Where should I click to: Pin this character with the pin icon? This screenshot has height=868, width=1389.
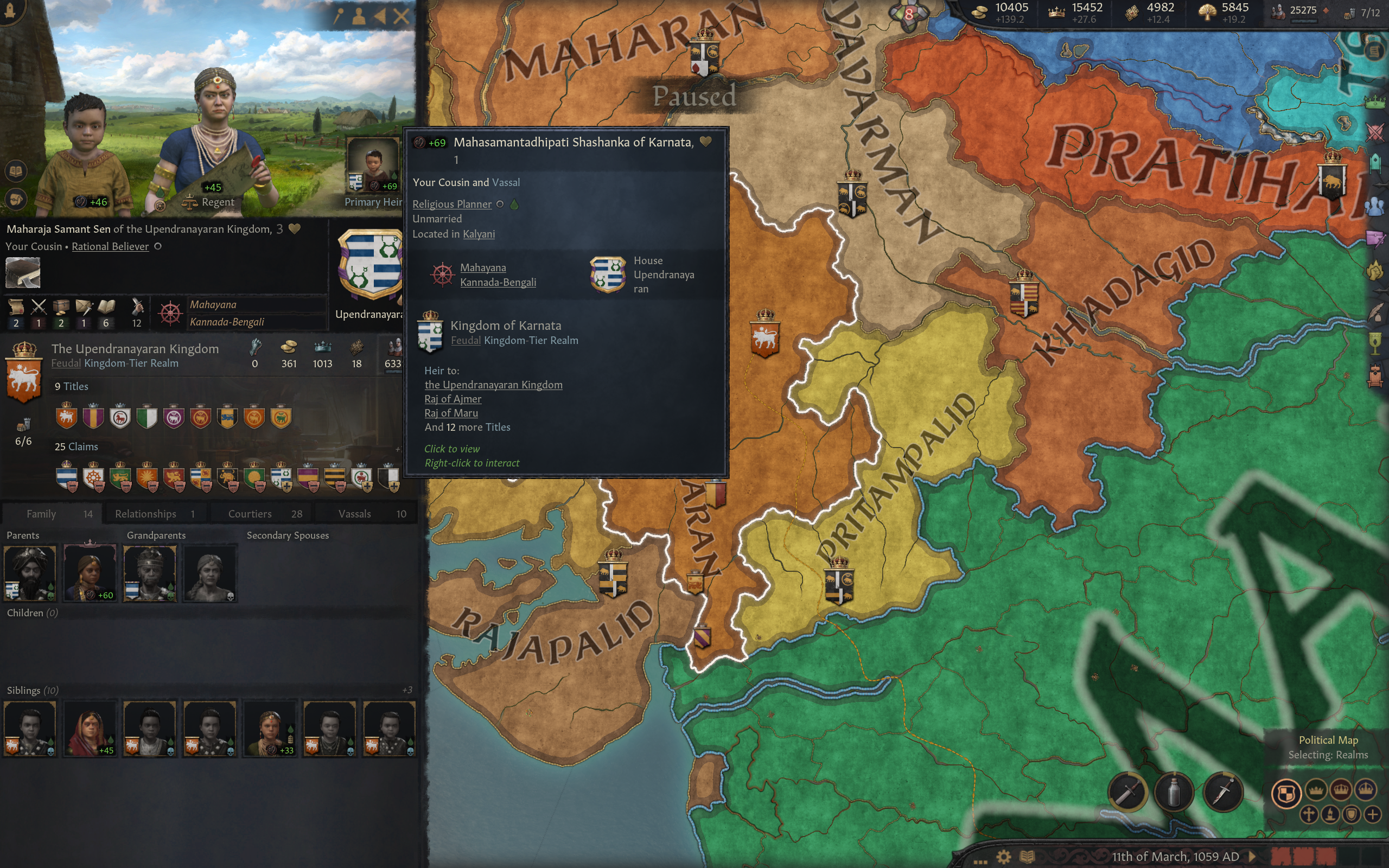click(338, 16)
